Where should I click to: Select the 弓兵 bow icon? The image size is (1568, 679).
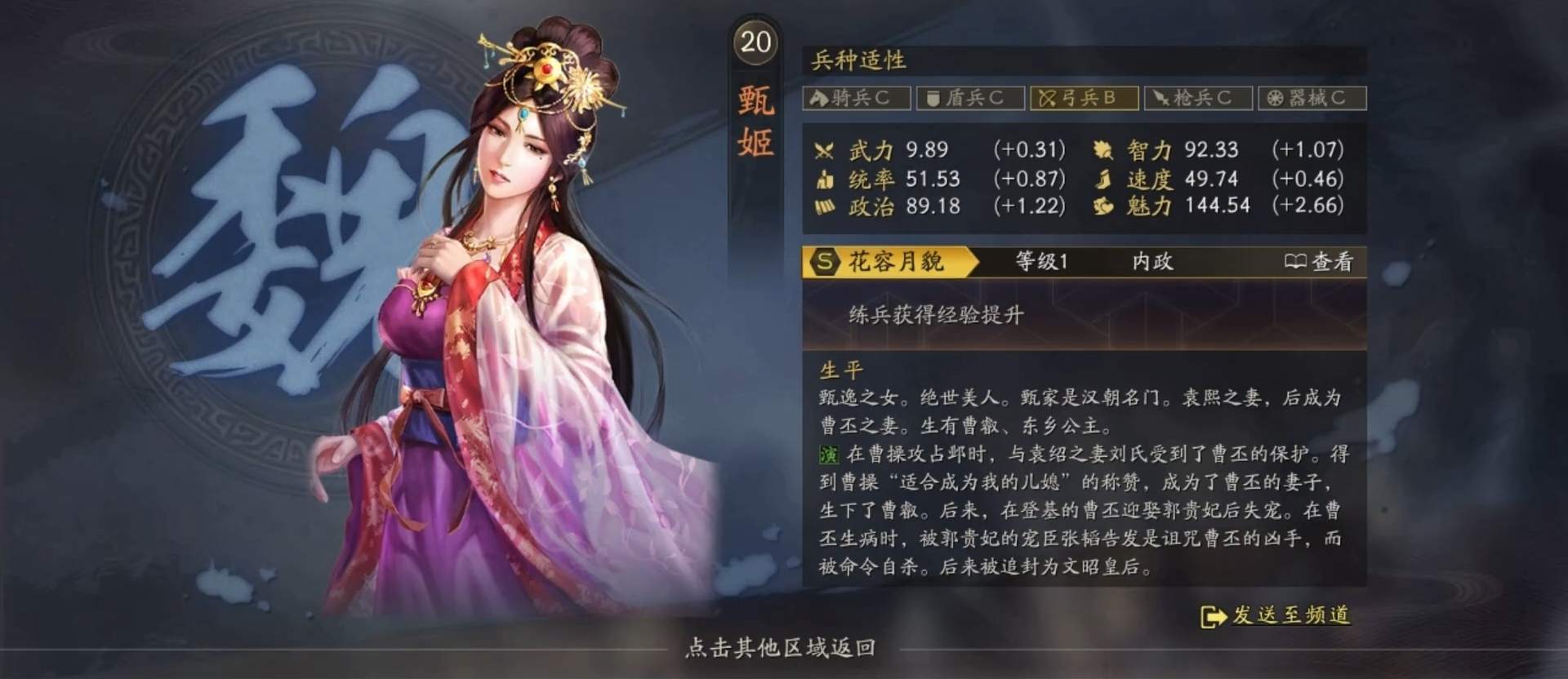pos(1047,98)
